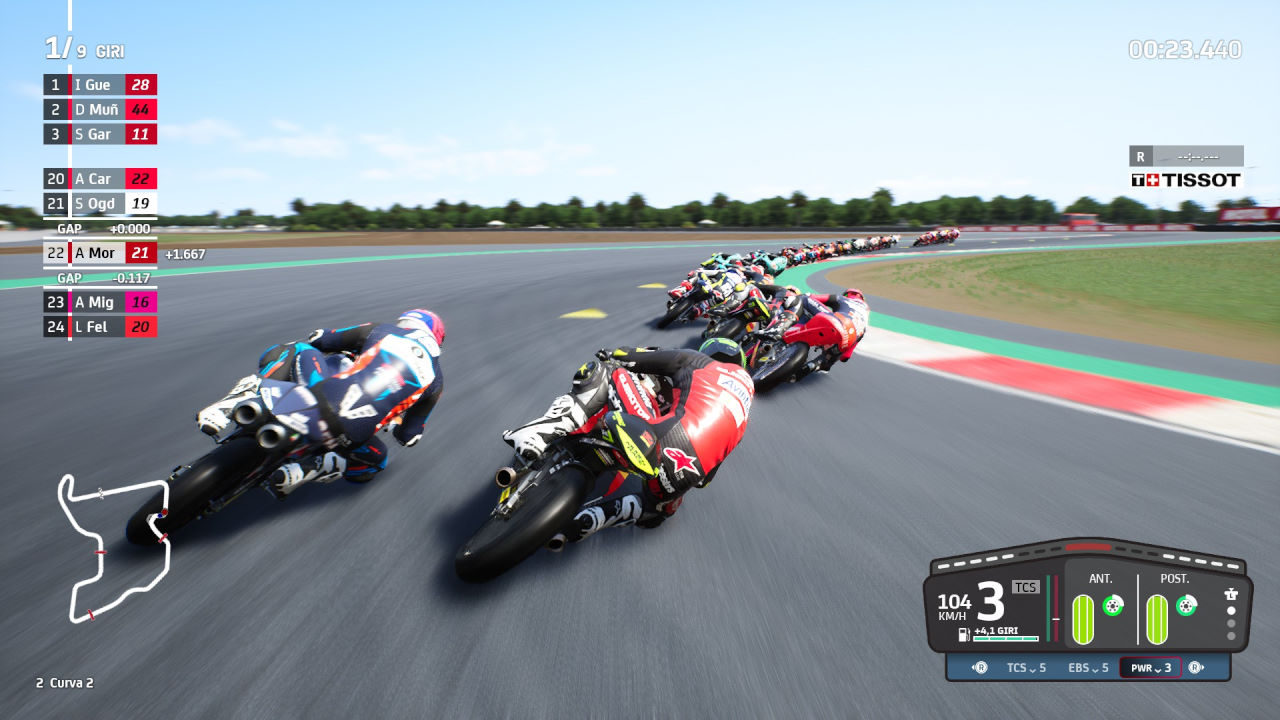Select A Mig row in standings
The width and height of the screenshot is (1280, 720).
tap(99, 302)
